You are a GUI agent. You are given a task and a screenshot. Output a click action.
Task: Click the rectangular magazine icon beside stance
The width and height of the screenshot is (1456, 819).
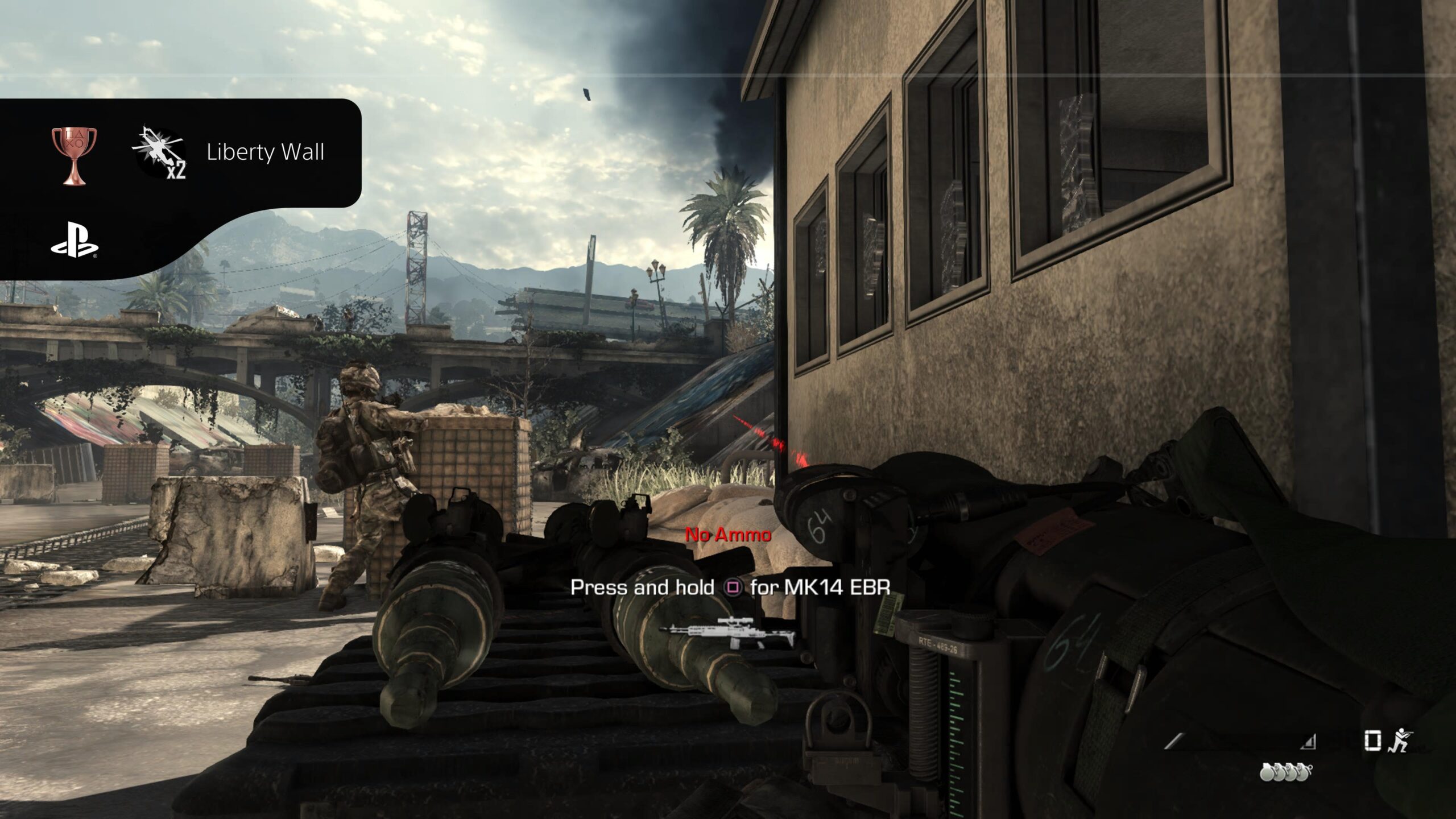1372,741
